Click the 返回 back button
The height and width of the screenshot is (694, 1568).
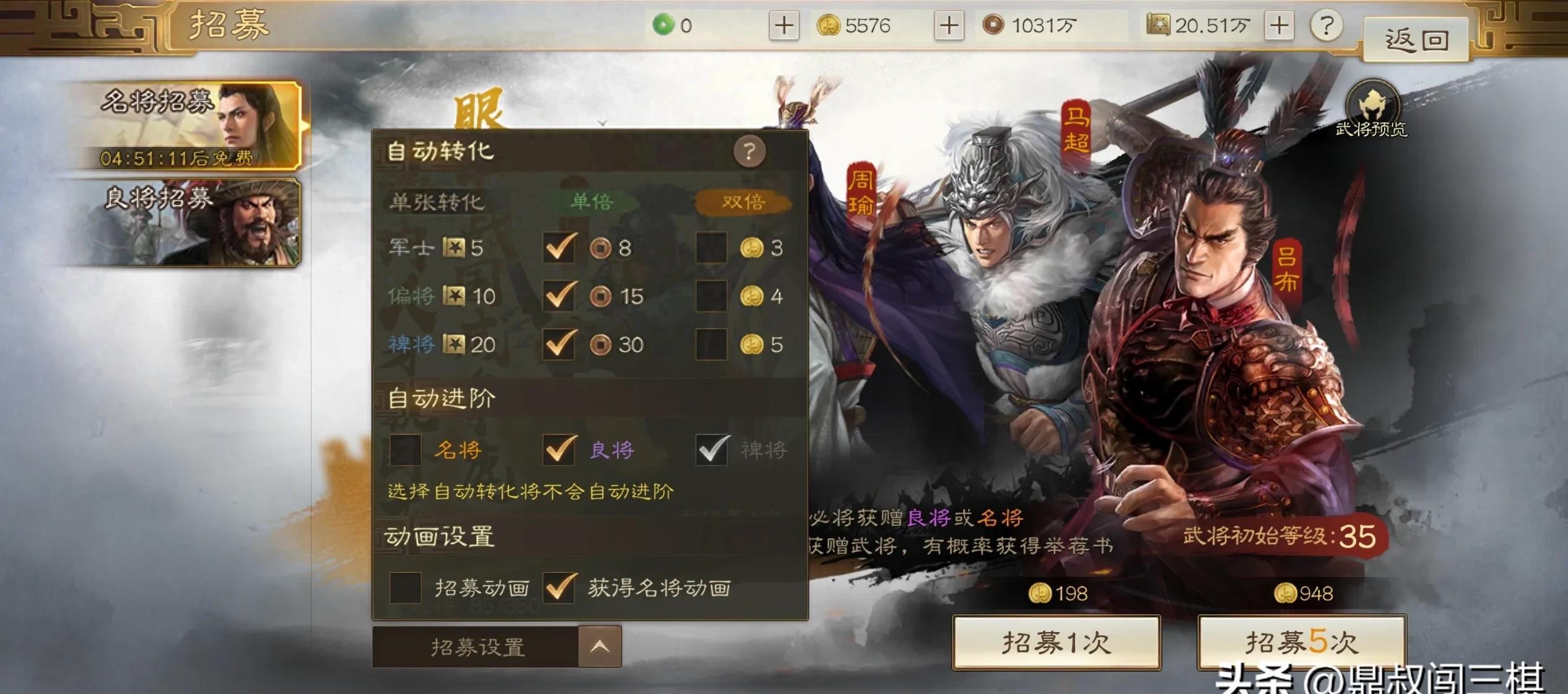click(x=1415, y=38)
